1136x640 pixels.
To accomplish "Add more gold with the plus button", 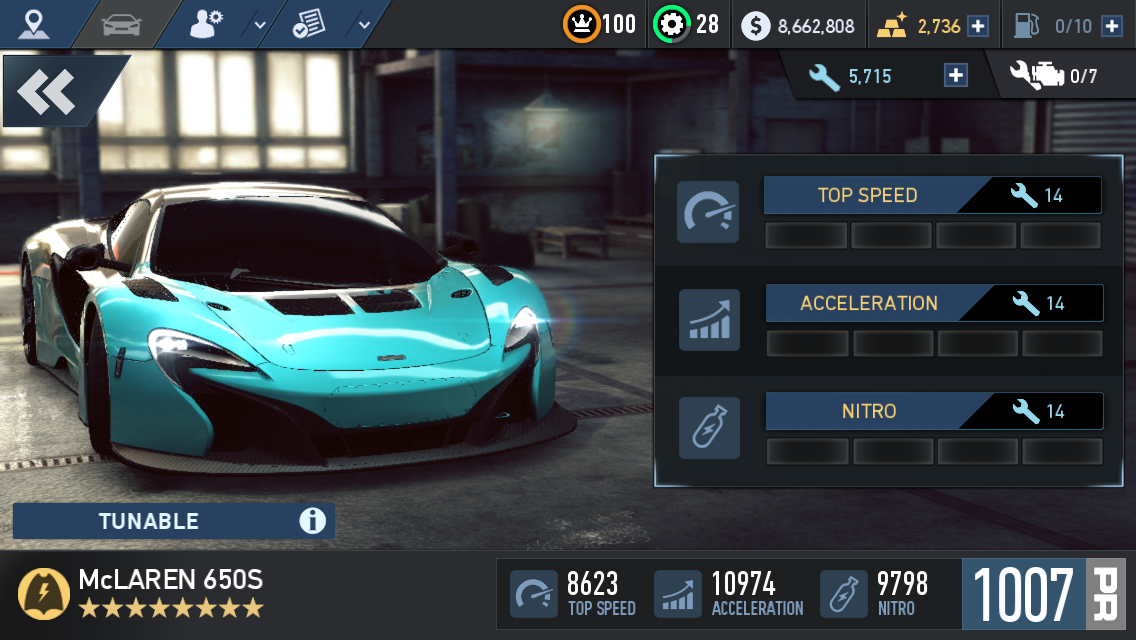I will point(978,26).
